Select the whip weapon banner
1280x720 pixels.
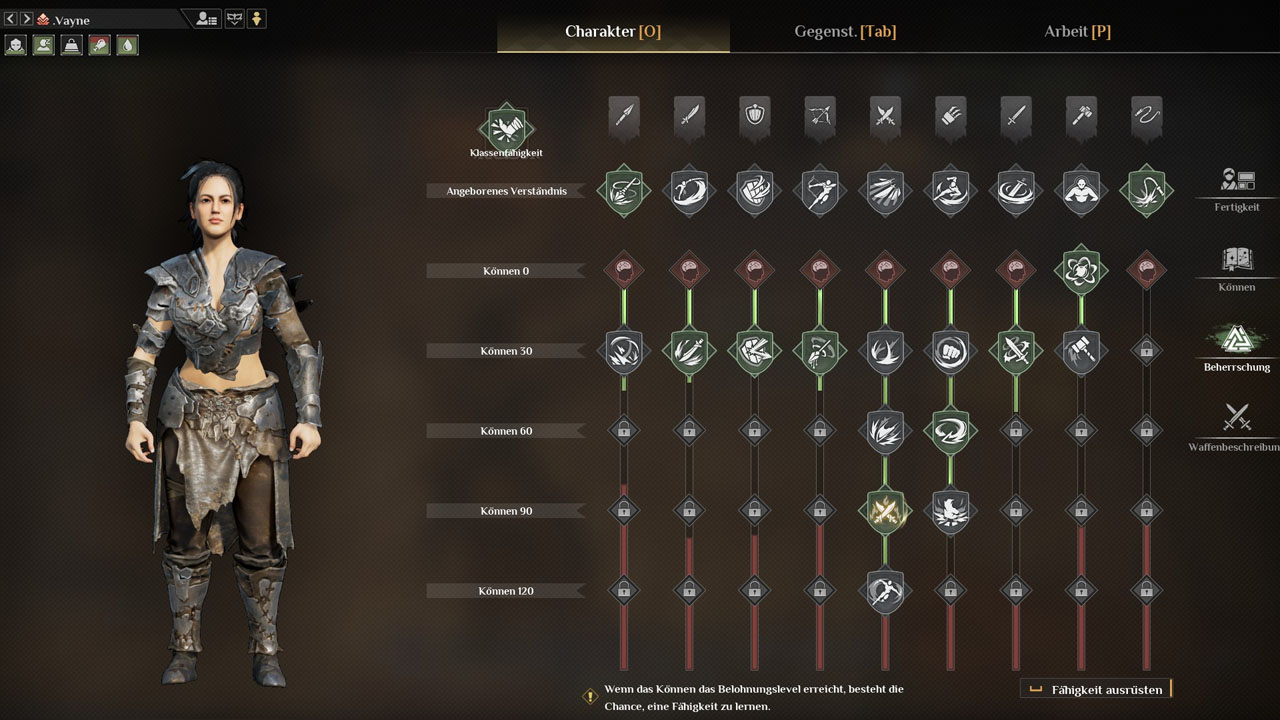(1146, 117)
